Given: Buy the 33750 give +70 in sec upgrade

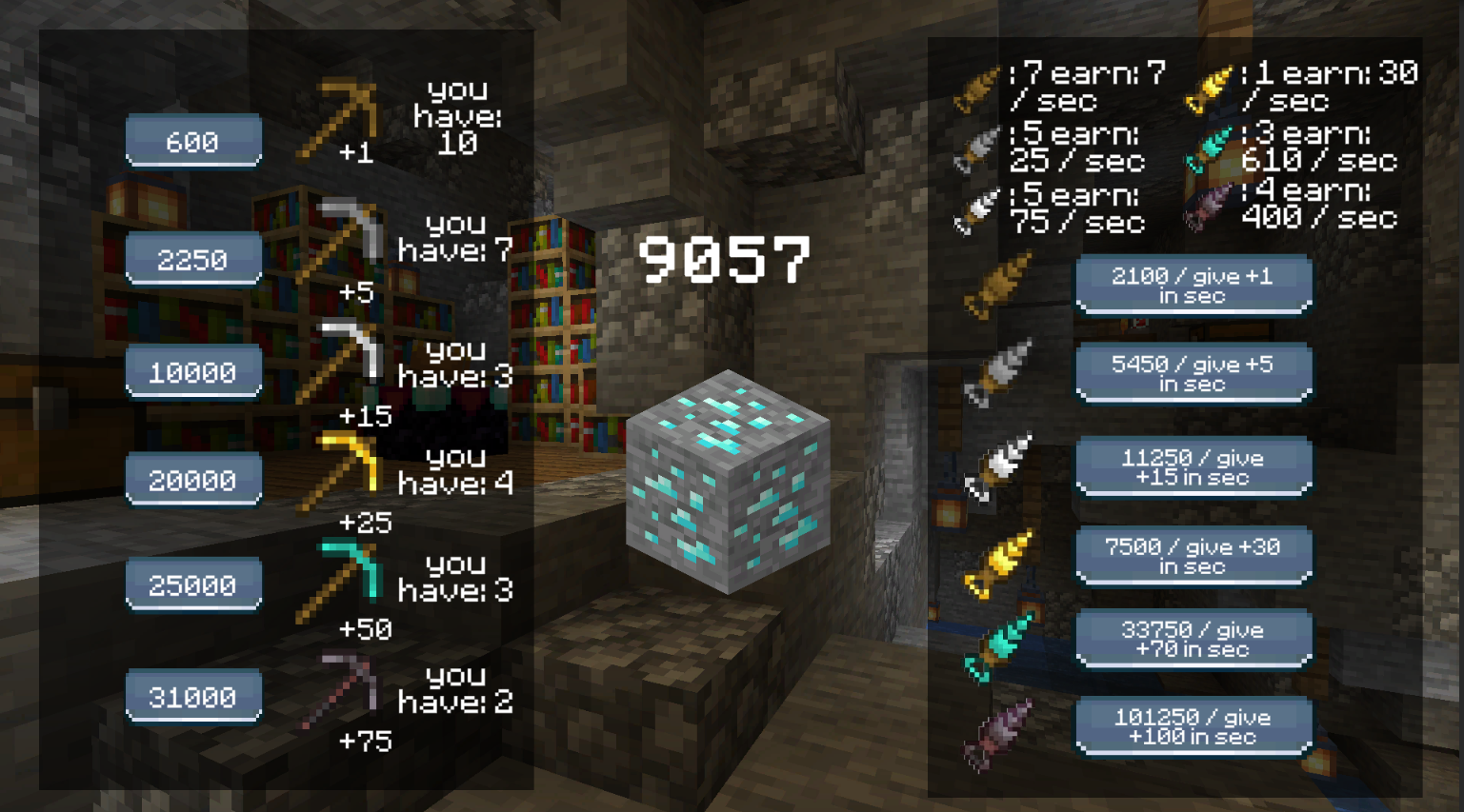Looking at the screenshot, I should coord(1193,638).
